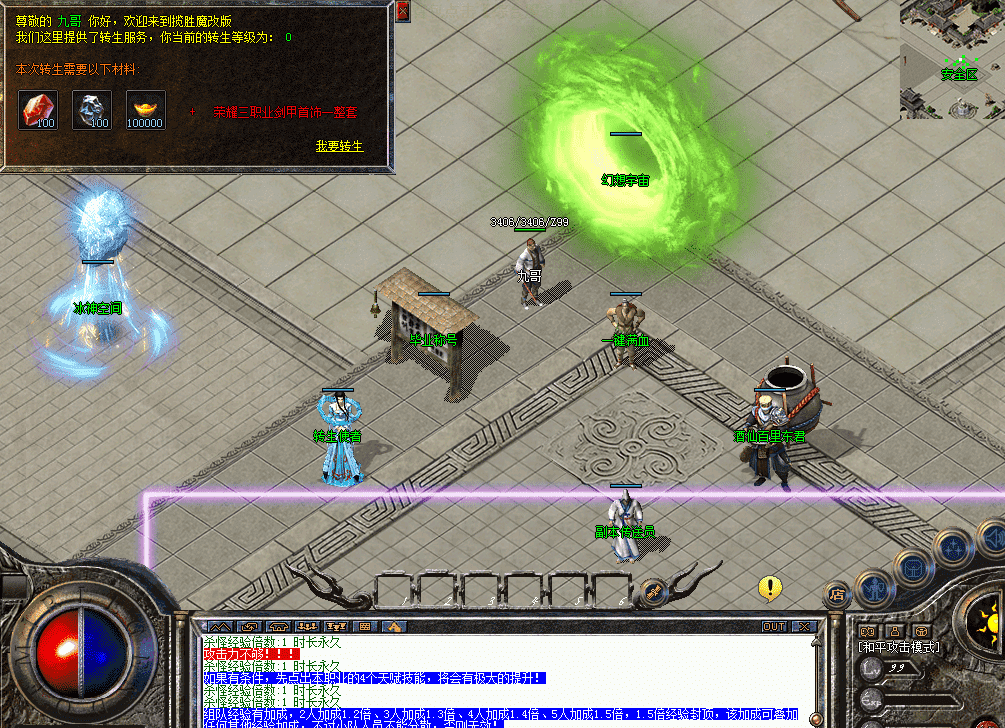The height and width of the screenshot is (728, 1005).
Task: Open the 店 shop button
Action: [x=836, y=595]
